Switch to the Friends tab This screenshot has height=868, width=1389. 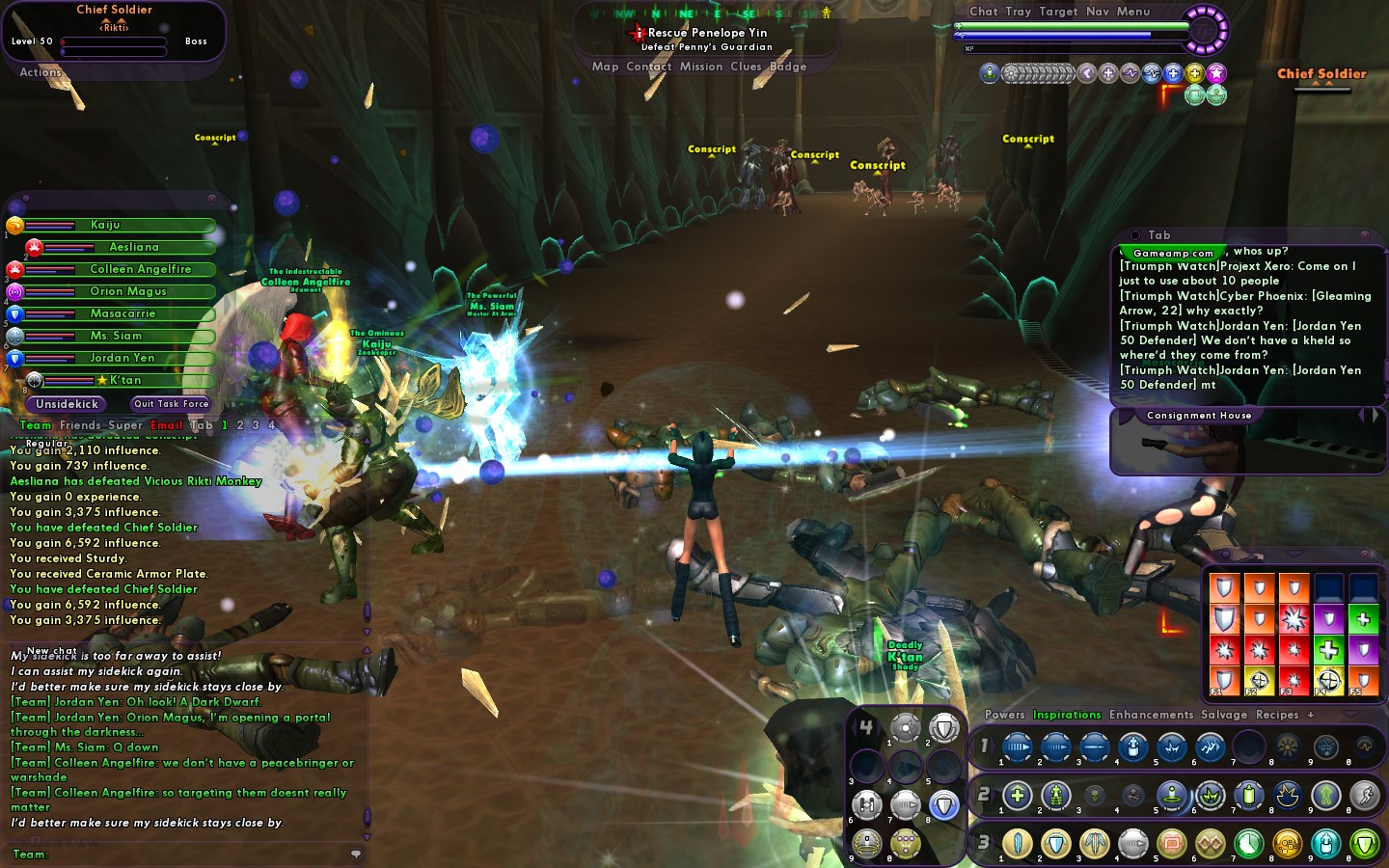[x=79, y=425]
